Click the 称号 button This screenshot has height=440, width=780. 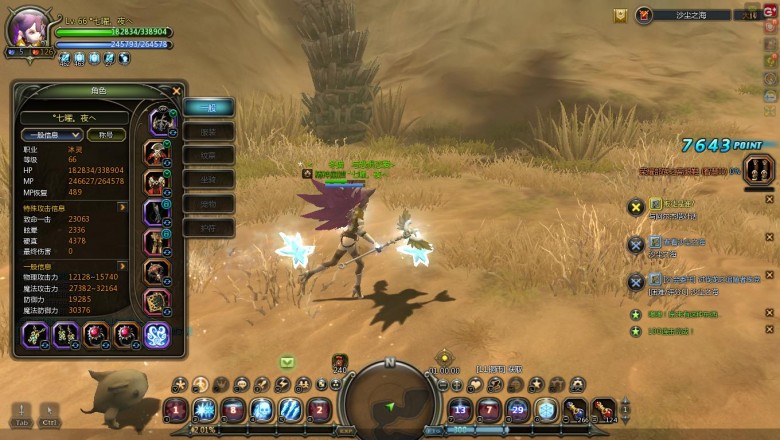[106, 135]
